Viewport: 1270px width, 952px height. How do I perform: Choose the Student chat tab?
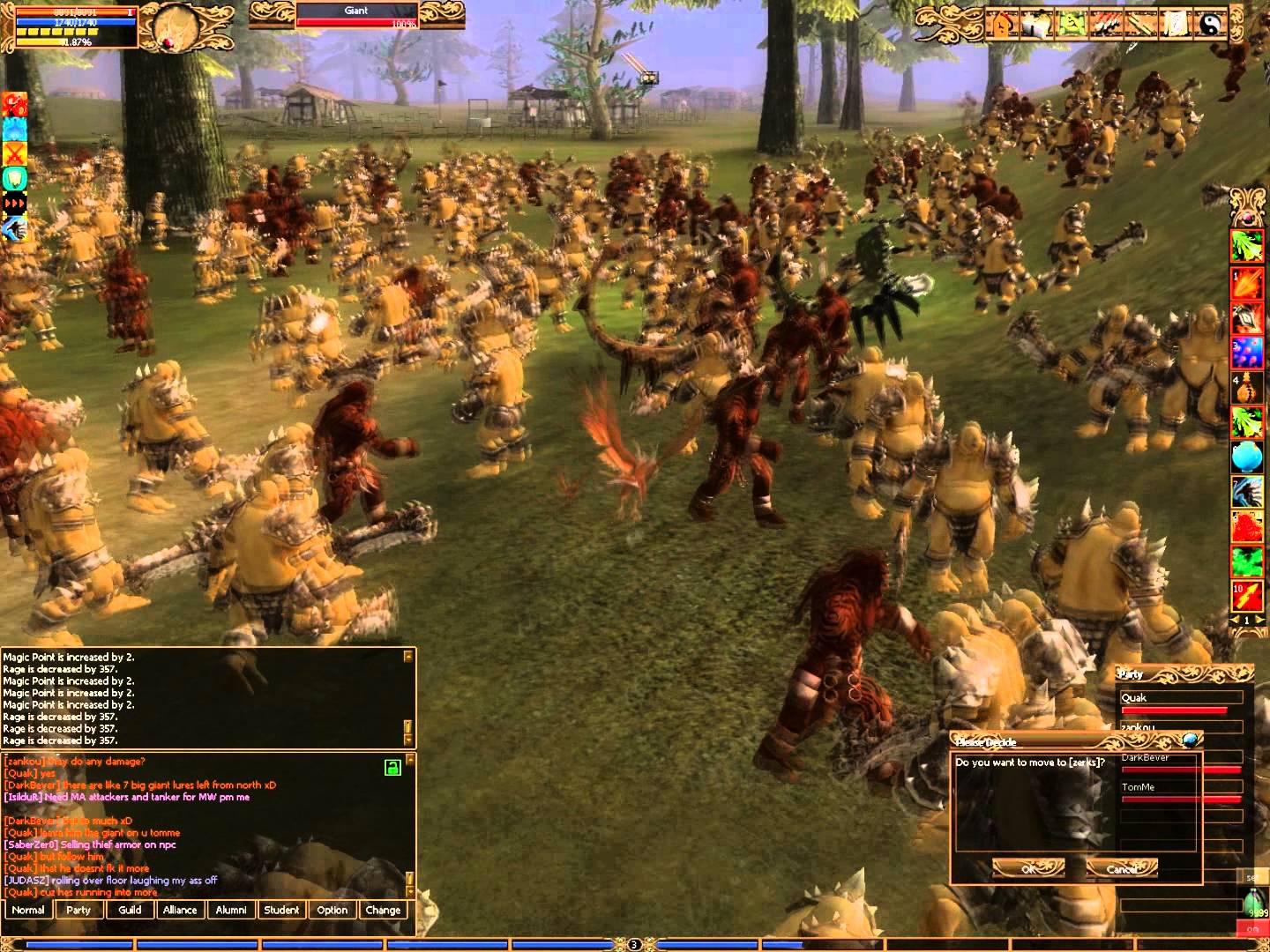coord(281,910)
